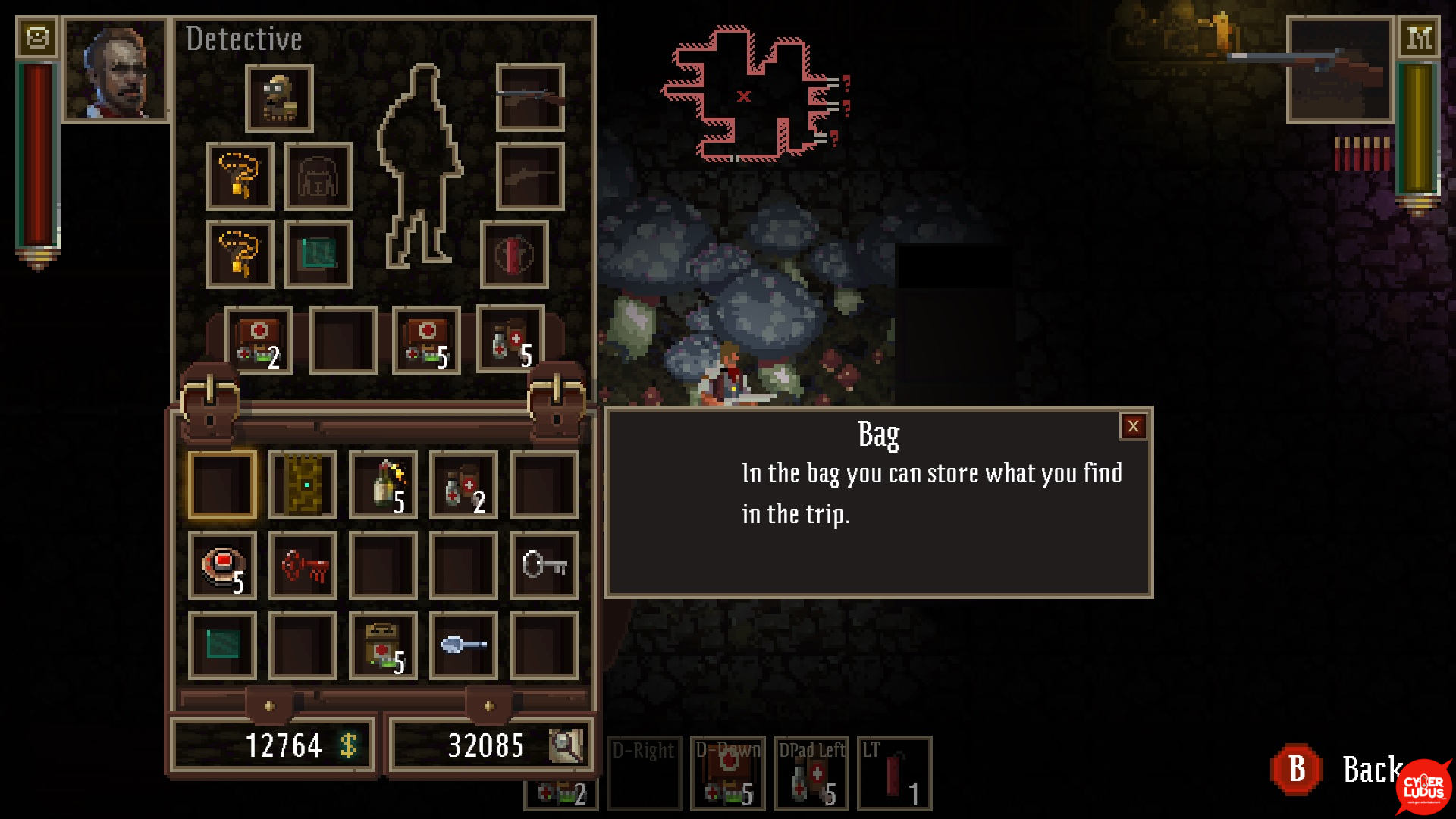The image size is (1456, 819).
Task: Select the Detective character portrait
Action: (115, 71)
